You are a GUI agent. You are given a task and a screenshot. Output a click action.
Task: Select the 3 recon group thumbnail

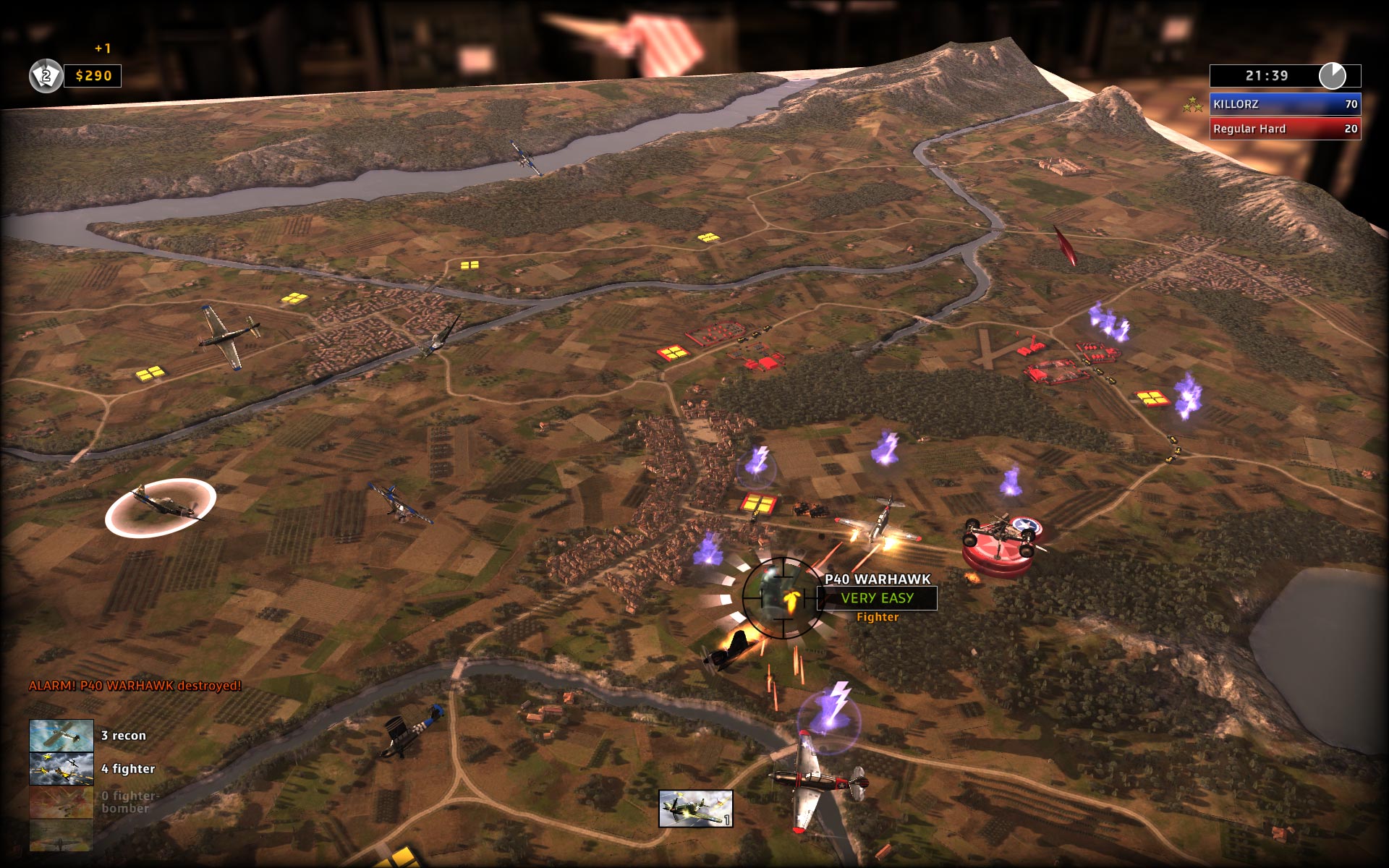(x=61, y=736)
